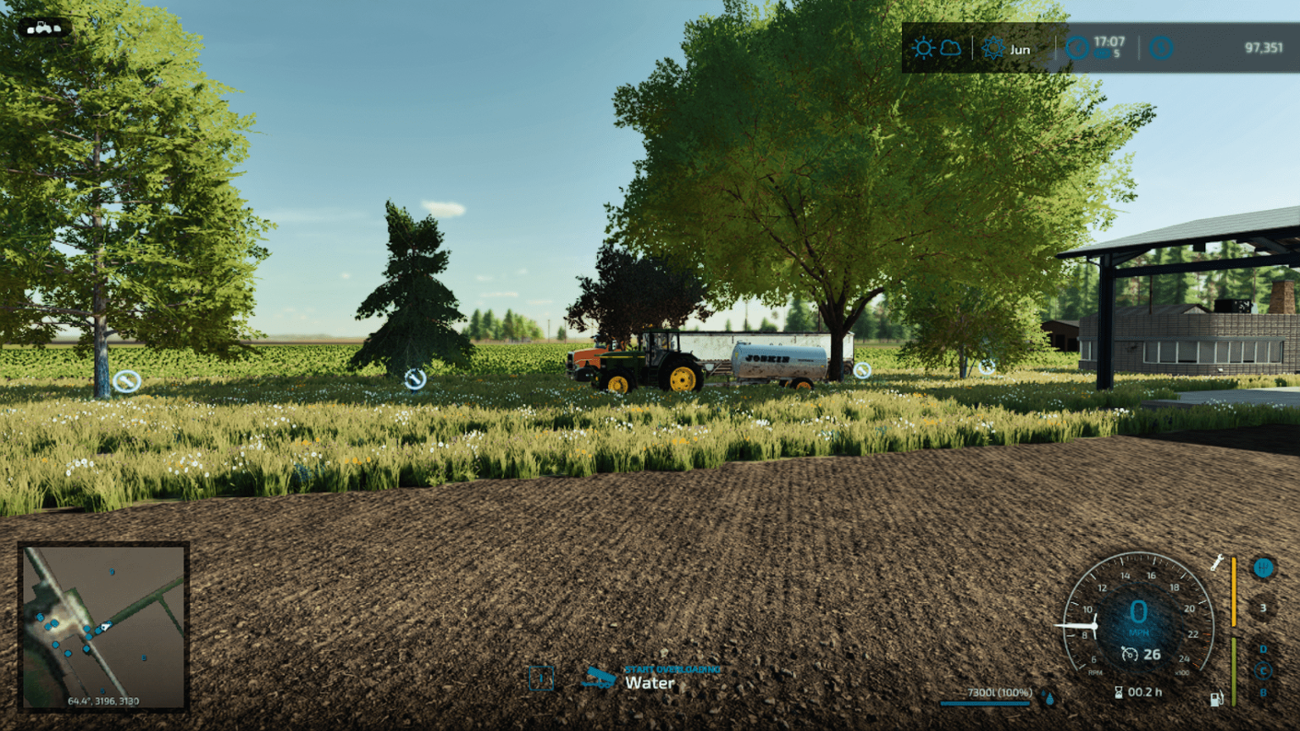Toggle the B gear mode indicator

click(1263, 691)
